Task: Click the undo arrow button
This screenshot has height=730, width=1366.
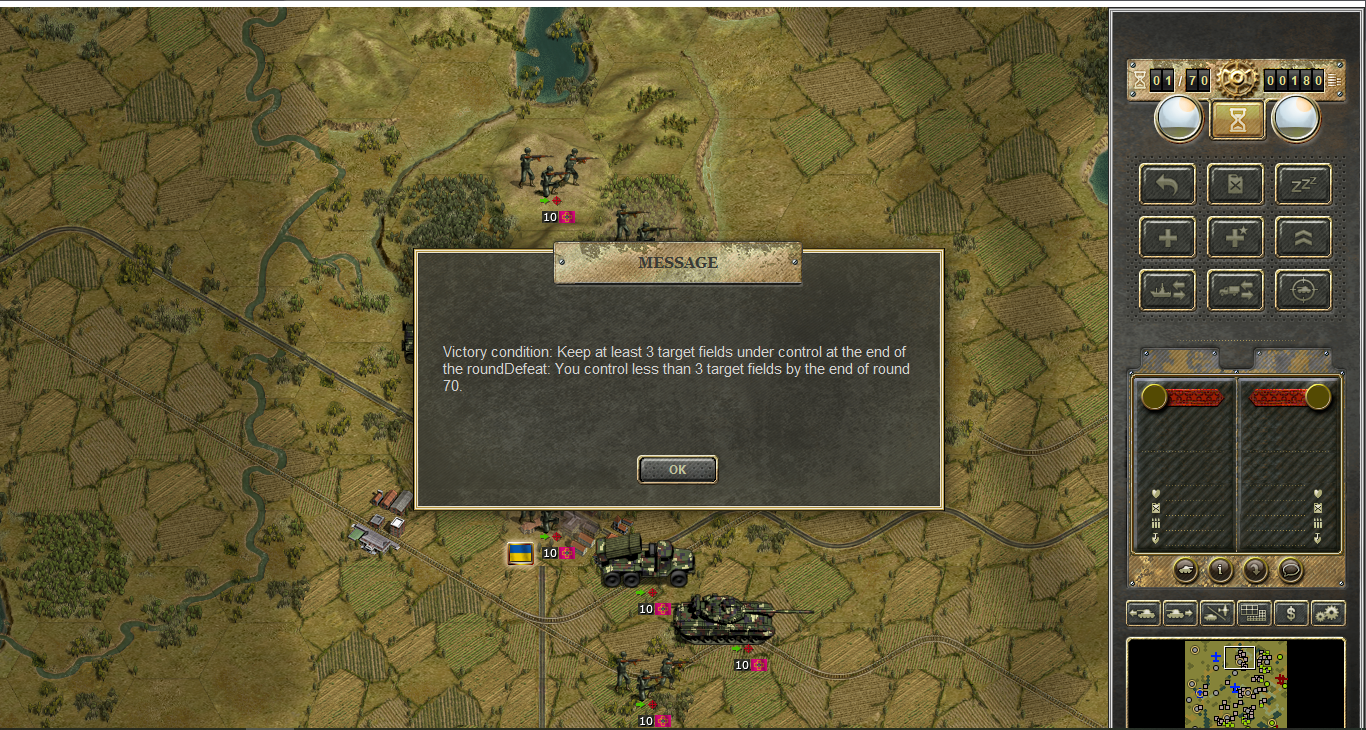Action: point(1167,184)
